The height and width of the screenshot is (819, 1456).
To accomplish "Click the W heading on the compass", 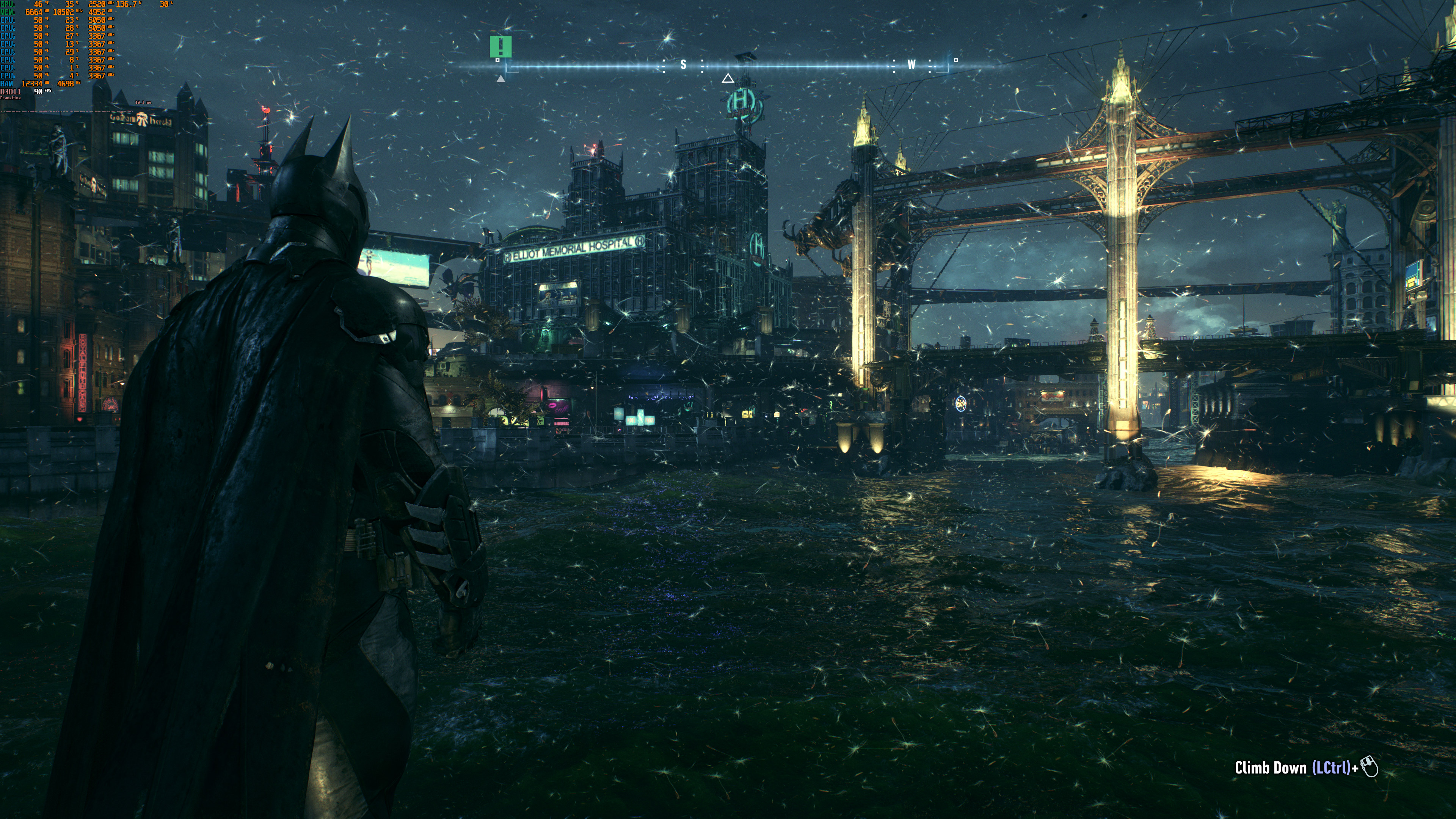I will tap(911, 65).
